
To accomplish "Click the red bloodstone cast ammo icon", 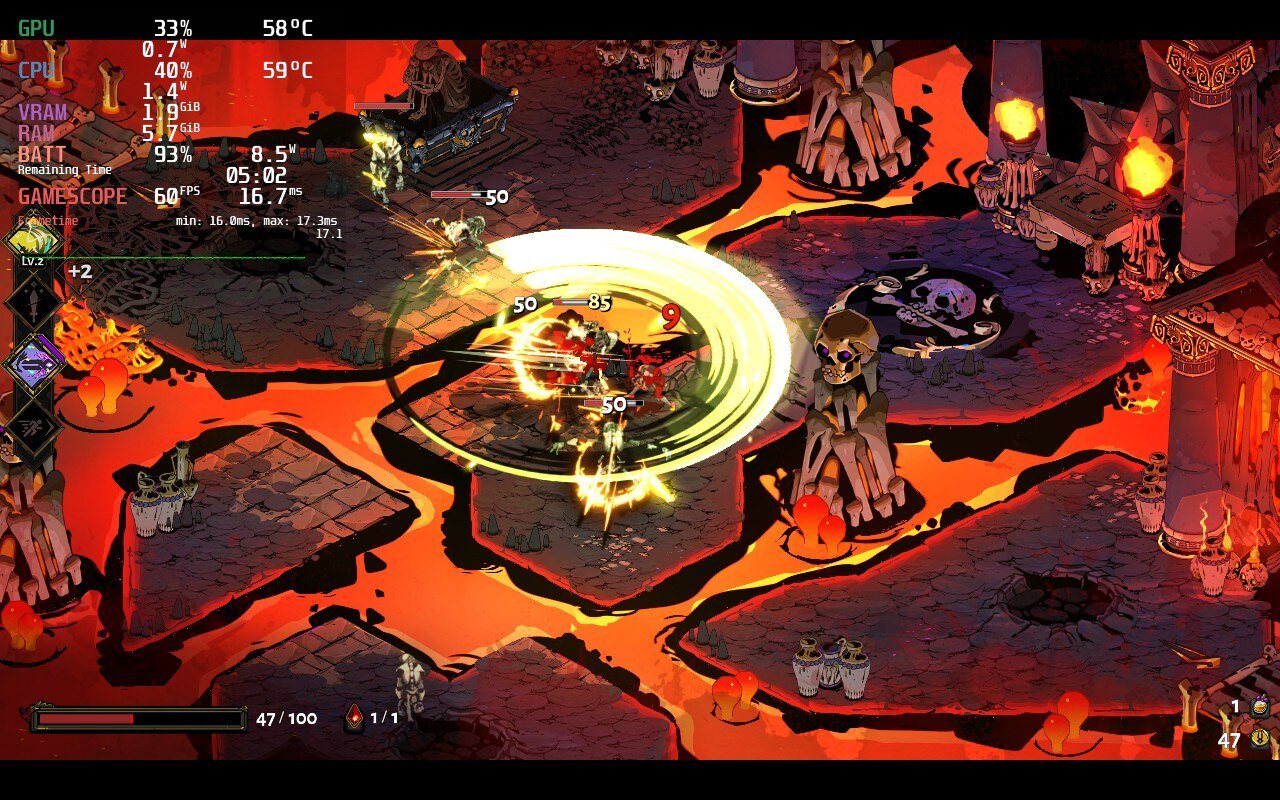I will coord(354,718).
